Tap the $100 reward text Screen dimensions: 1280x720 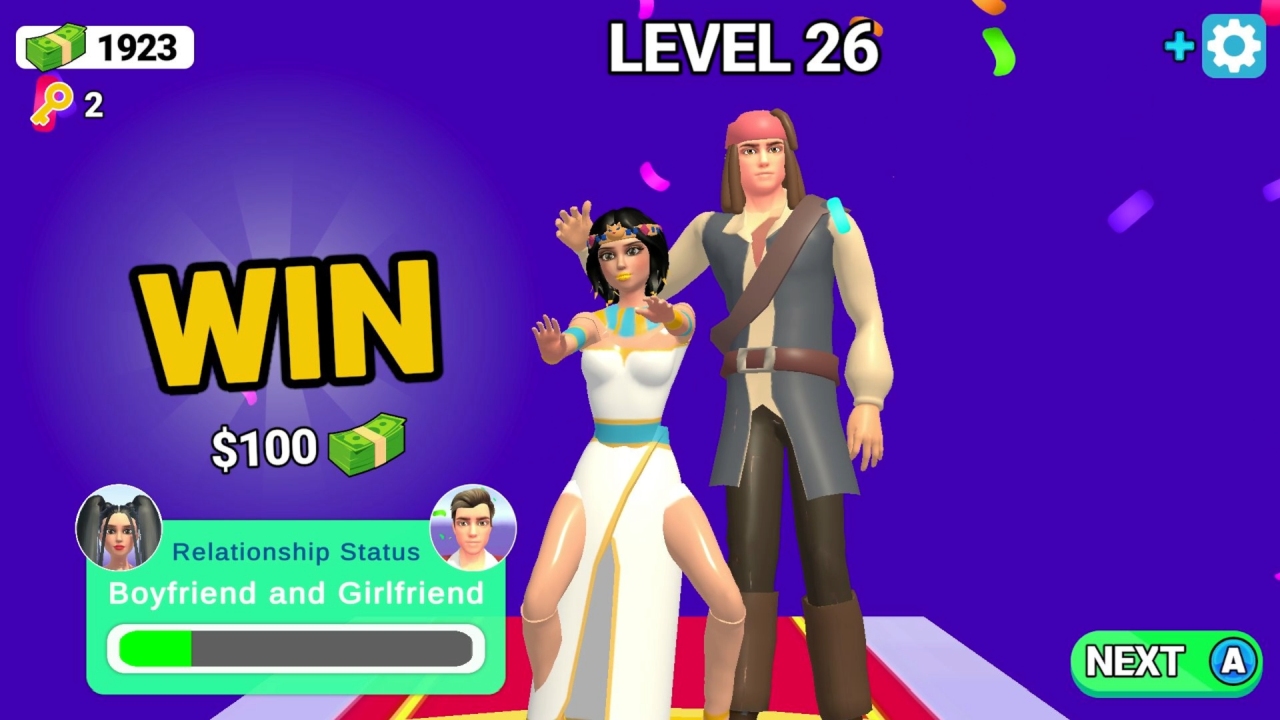click(263, 447)
